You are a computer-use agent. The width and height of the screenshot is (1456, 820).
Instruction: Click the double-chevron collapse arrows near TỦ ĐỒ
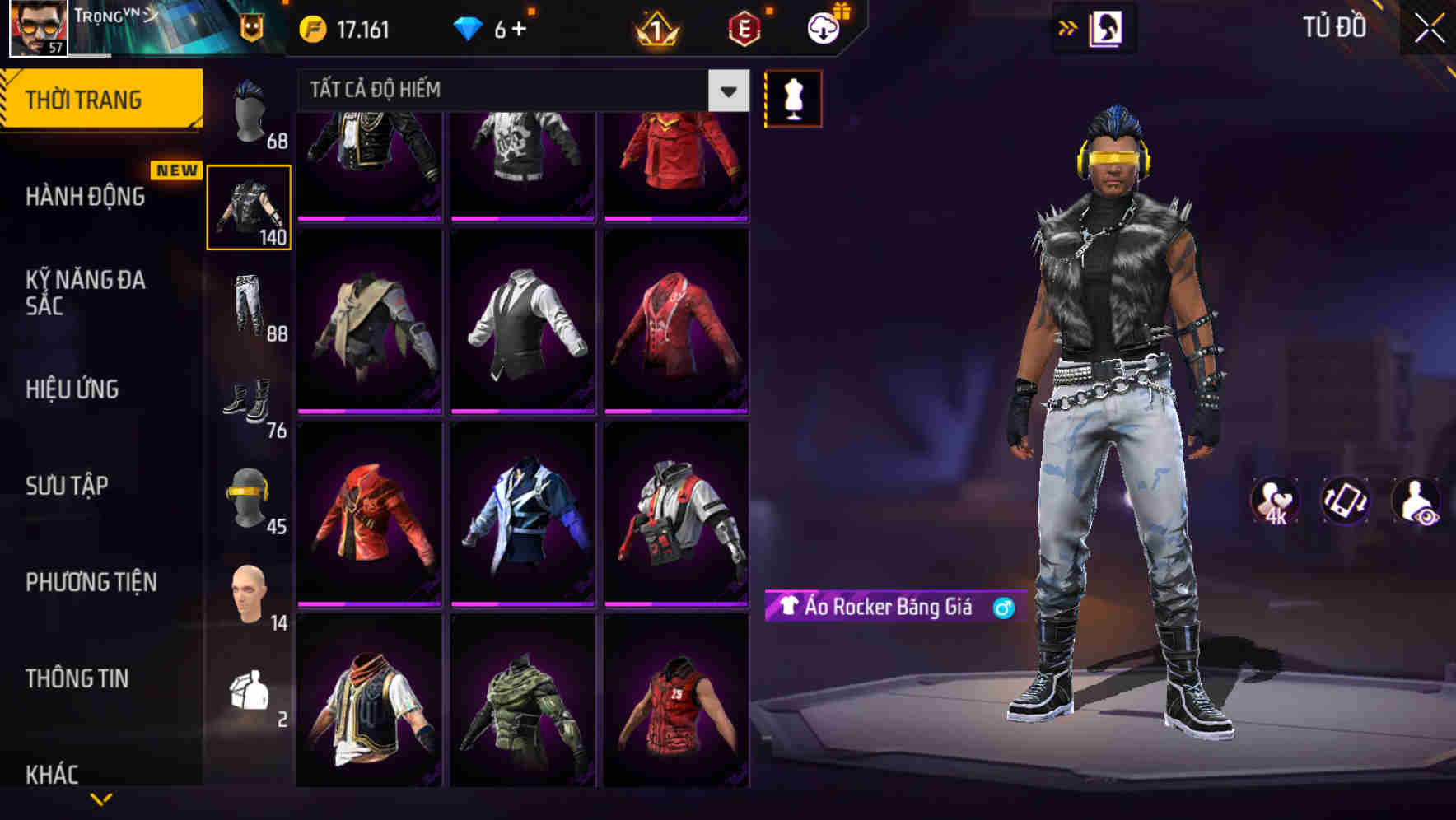pos(1068,26)
